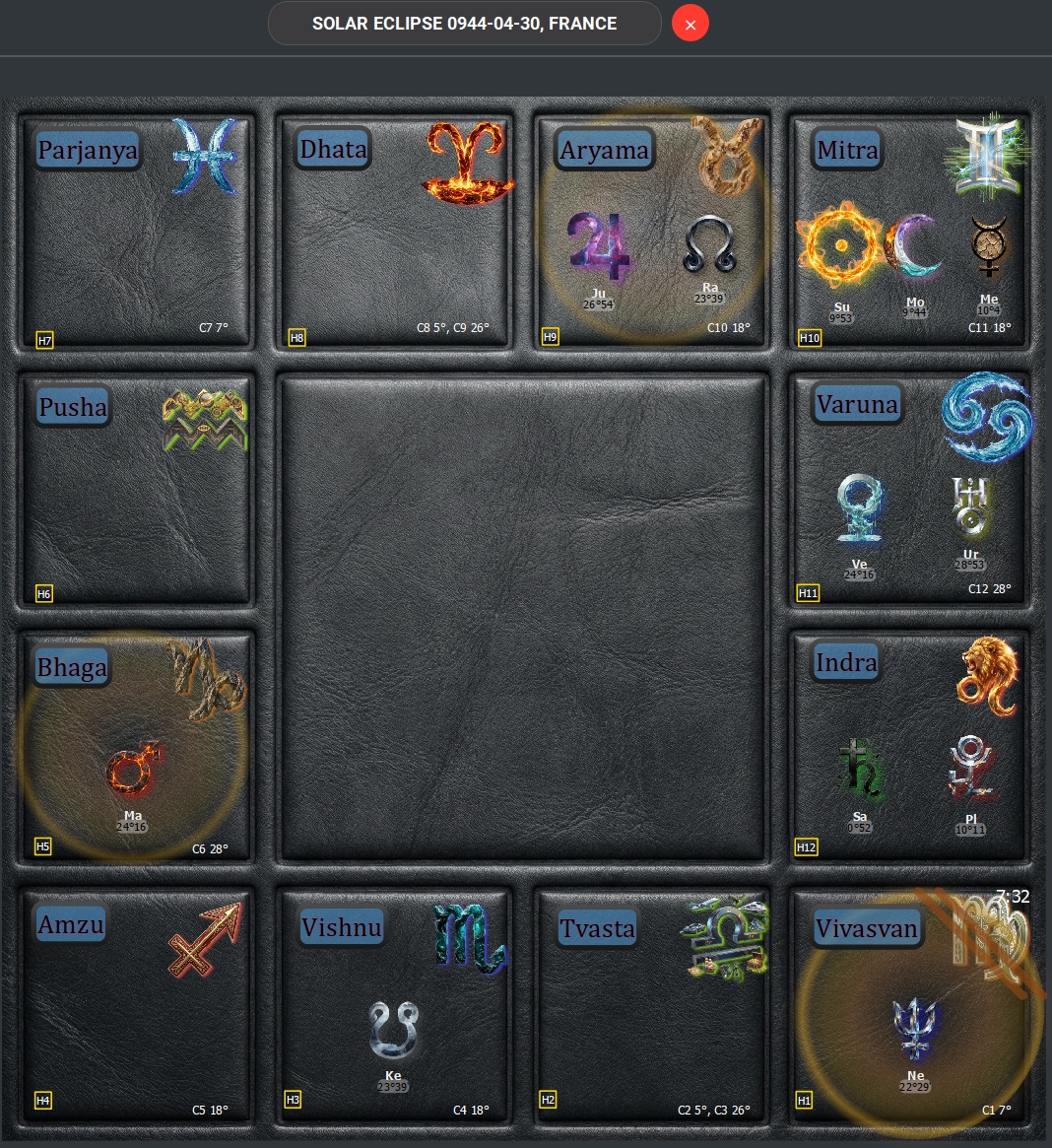1052x1148 pixels.
Task: Click the Venus planet symbol
Action: [859, 508]
